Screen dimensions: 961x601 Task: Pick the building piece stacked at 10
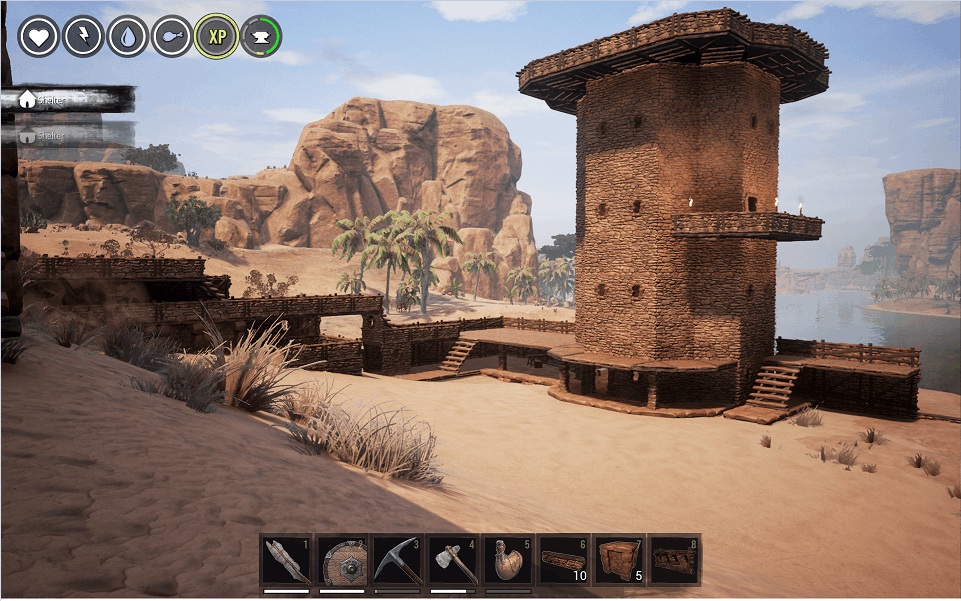[562, 561]
